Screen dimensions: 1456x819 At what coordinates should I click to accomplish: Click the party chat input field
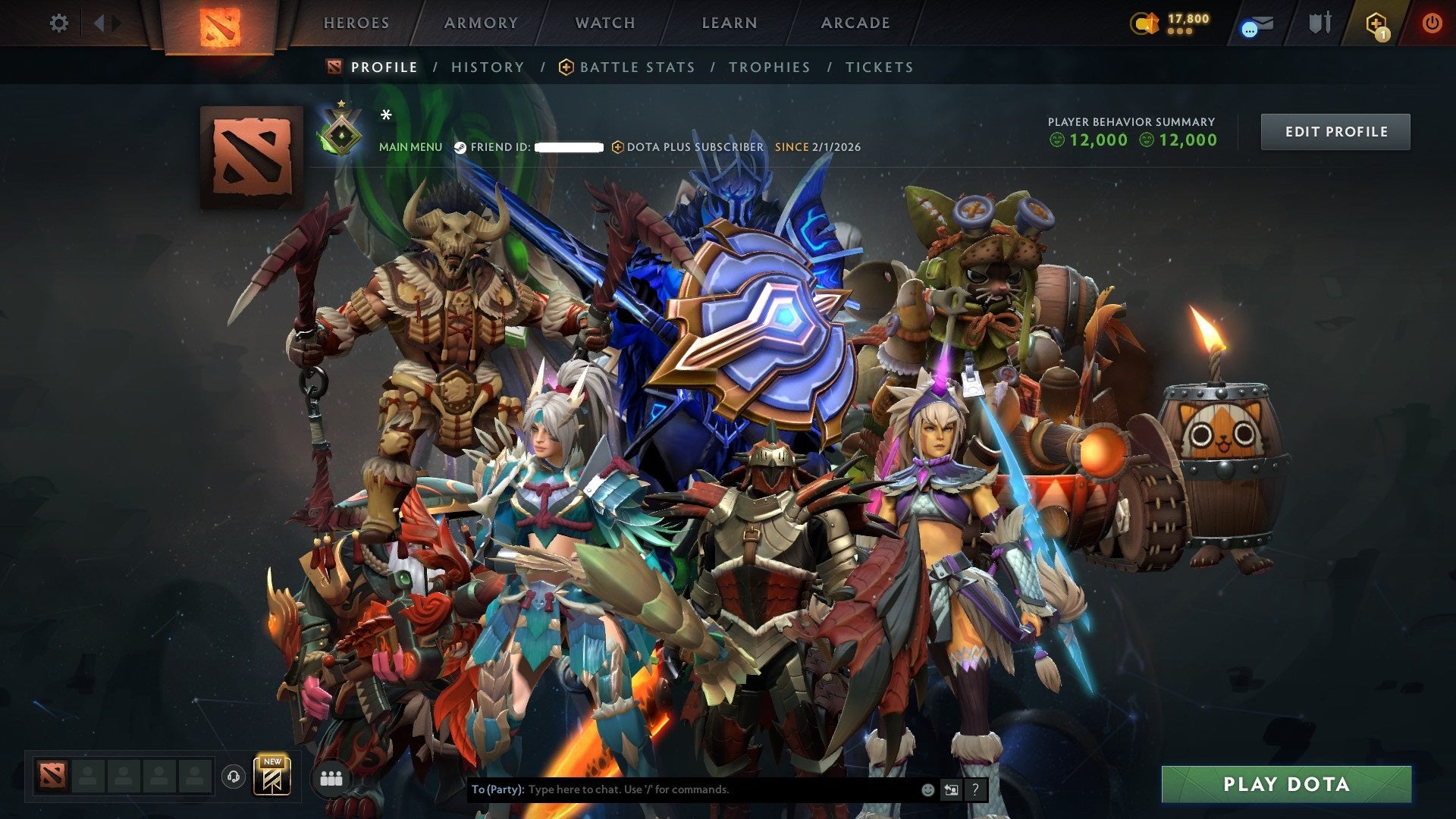[682, 789]
